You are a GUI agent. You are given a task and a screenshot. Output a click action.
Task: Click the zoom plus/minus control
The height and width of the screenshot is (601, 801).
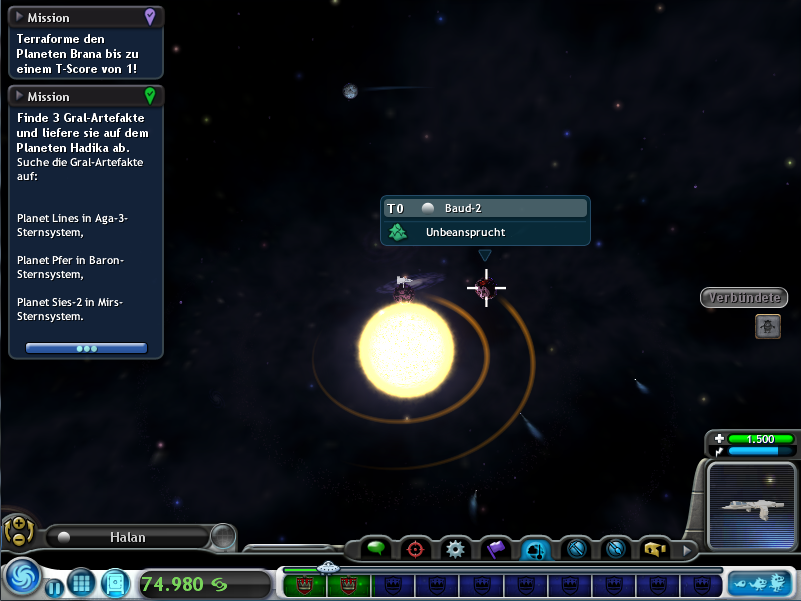(16, 529)
